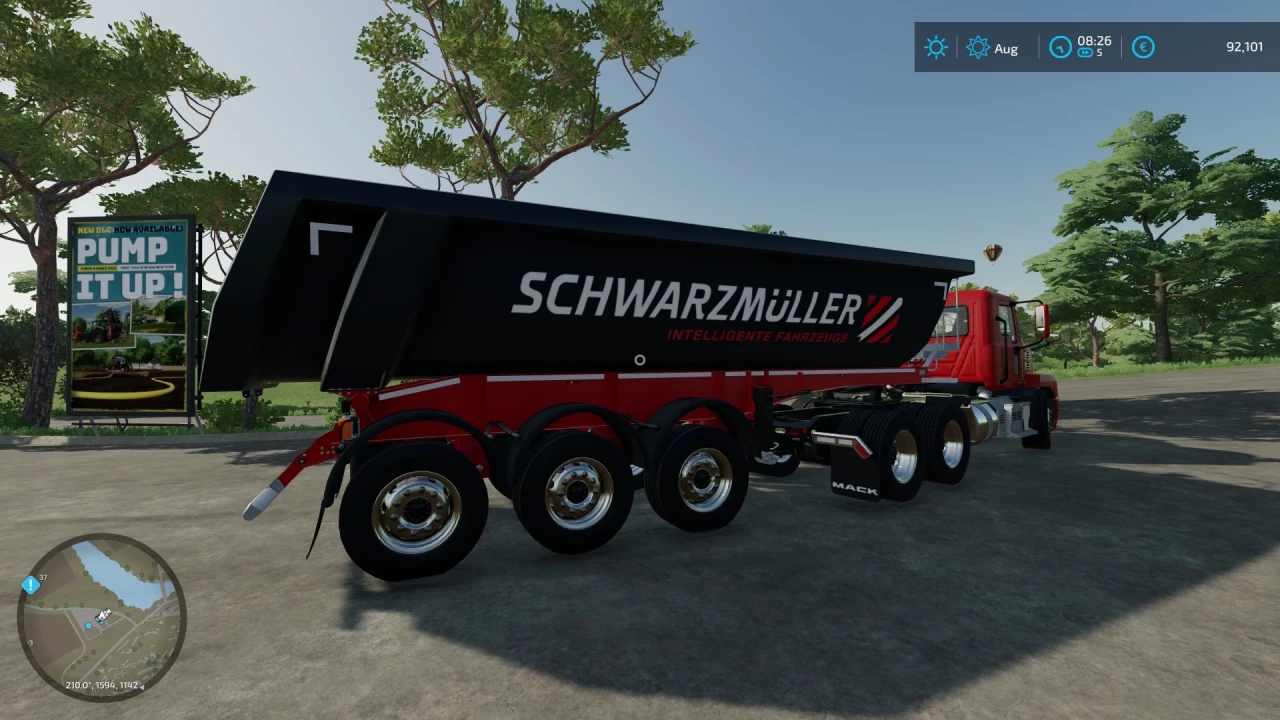Click the coordinates text 210.0, 1594, 1142

click(103, 685)
